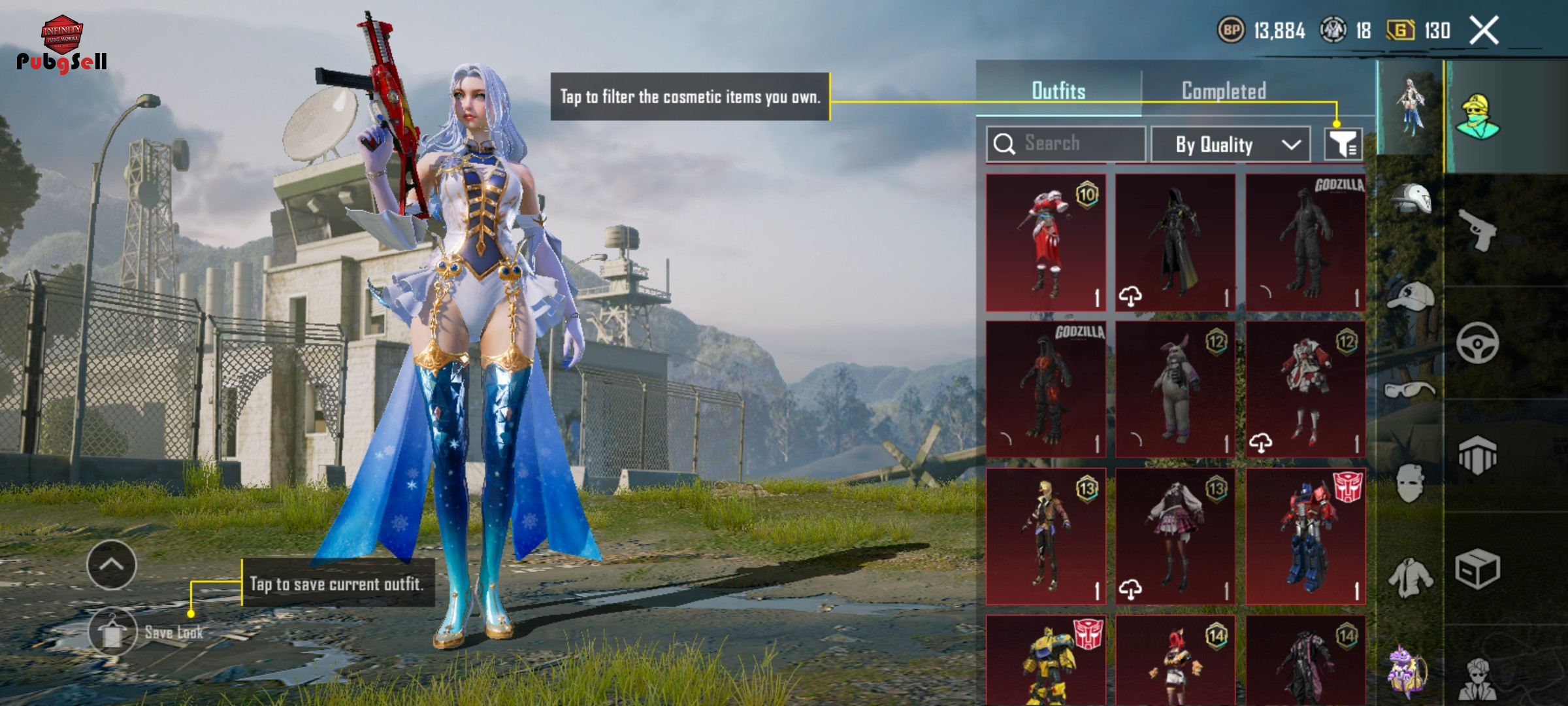Choose the yellow Bumblebee outfit
1568x706 pixels.
1045,660
